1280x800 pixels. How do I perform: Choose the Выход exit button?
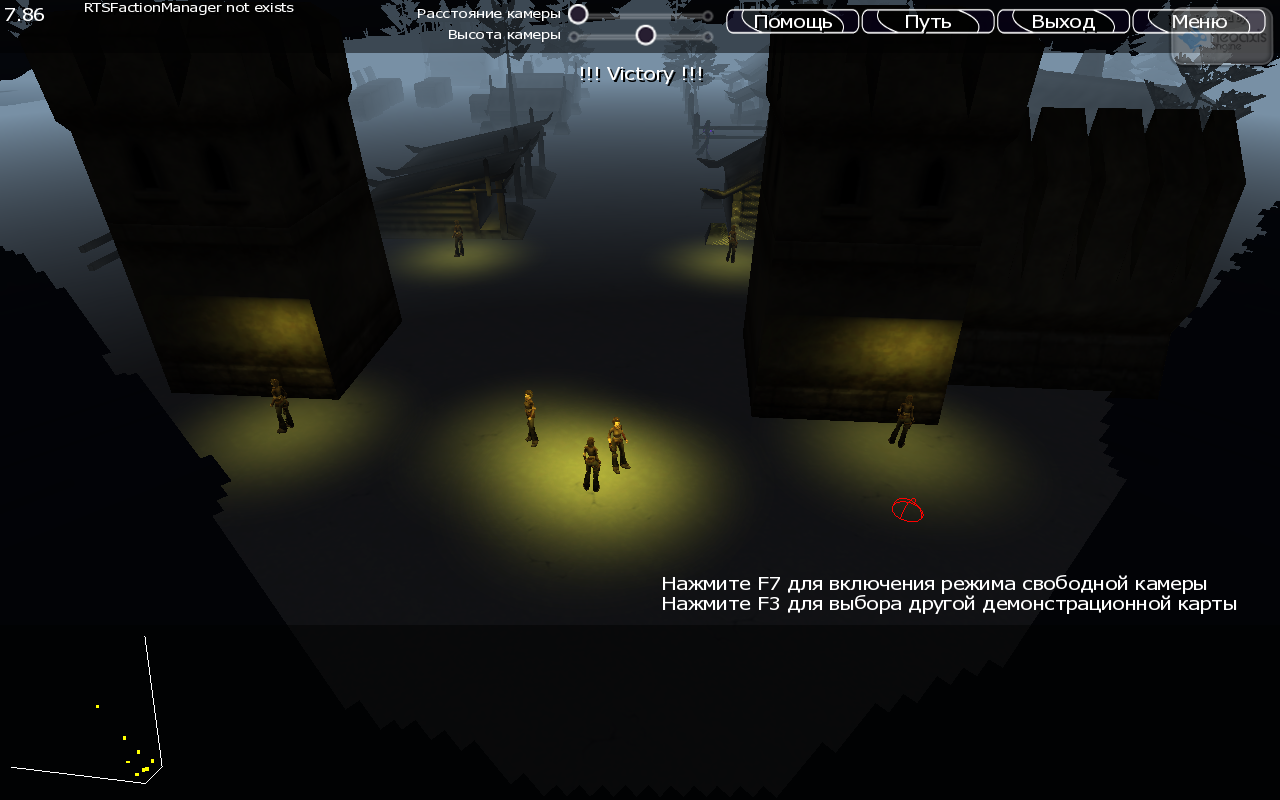point(1063,21)
